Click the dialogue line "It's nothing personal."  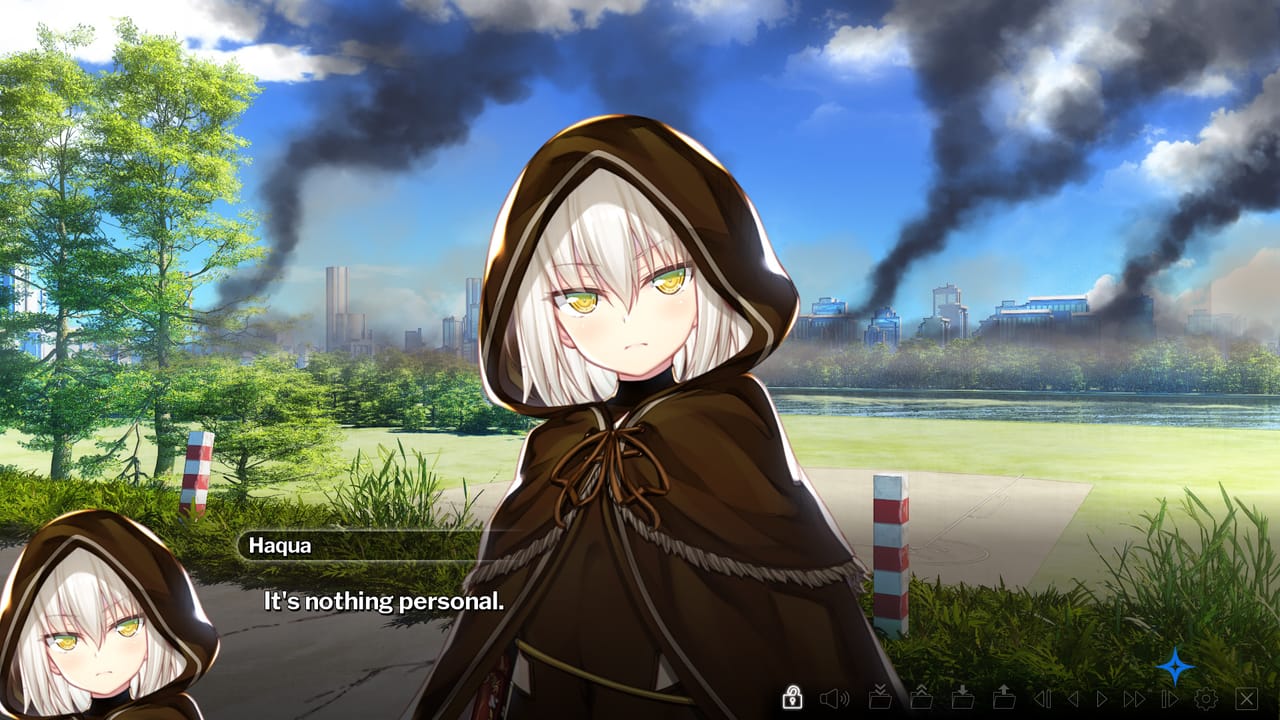click(383, 601)
